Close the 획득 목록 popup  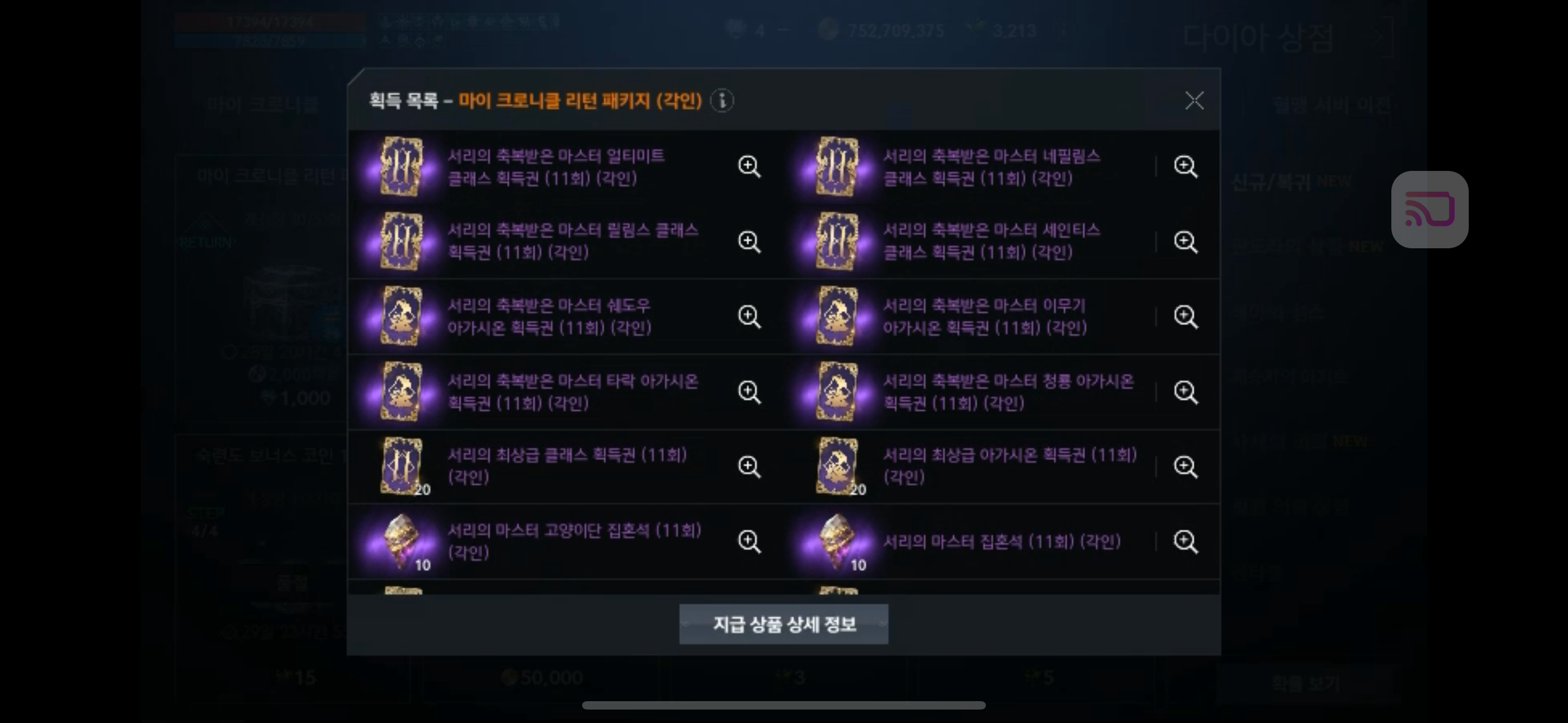[x=1195, y=101]
